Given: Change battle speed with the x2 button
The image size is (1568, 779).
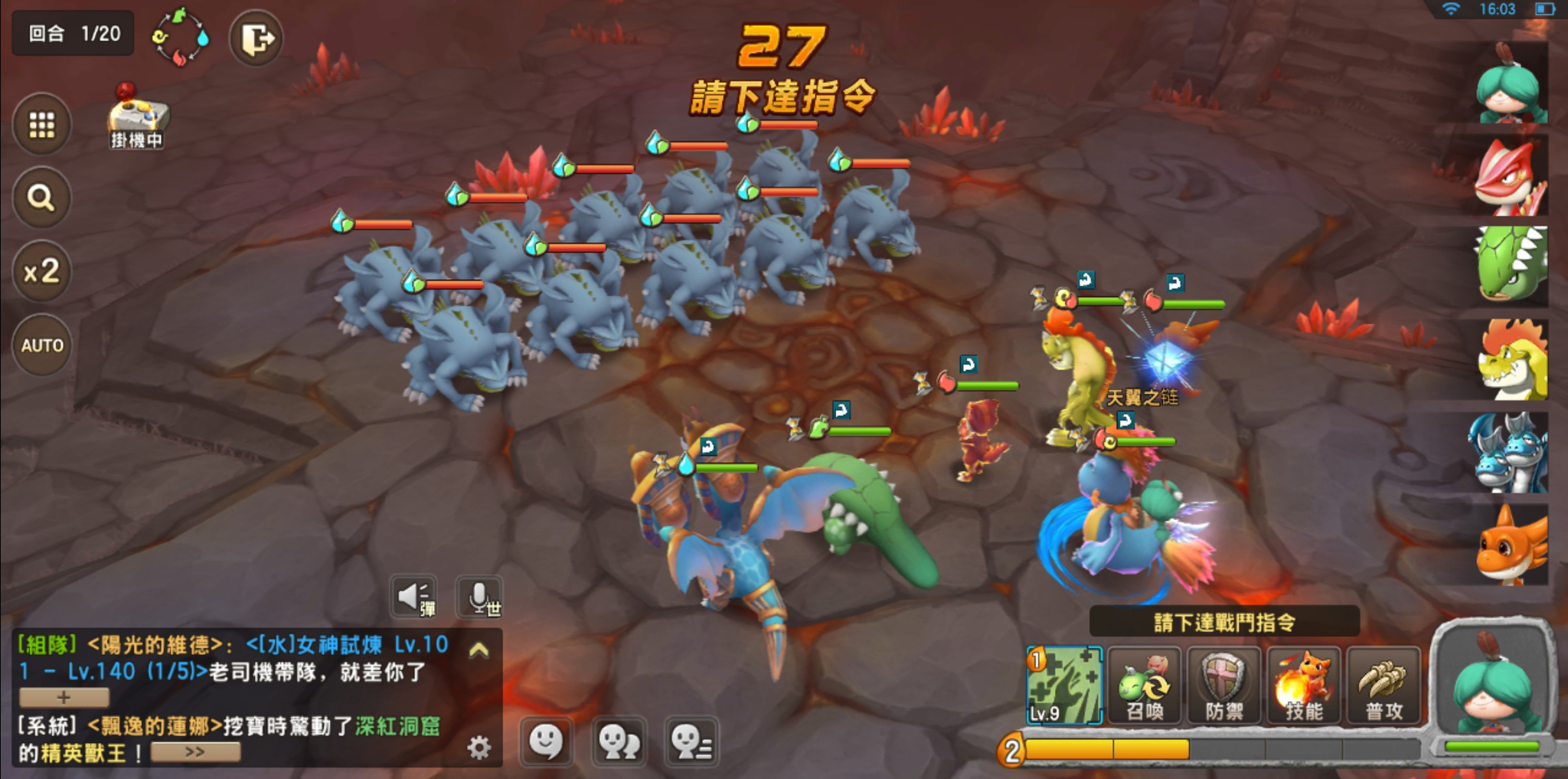Looking at the screenshot, I should [42, 271].
